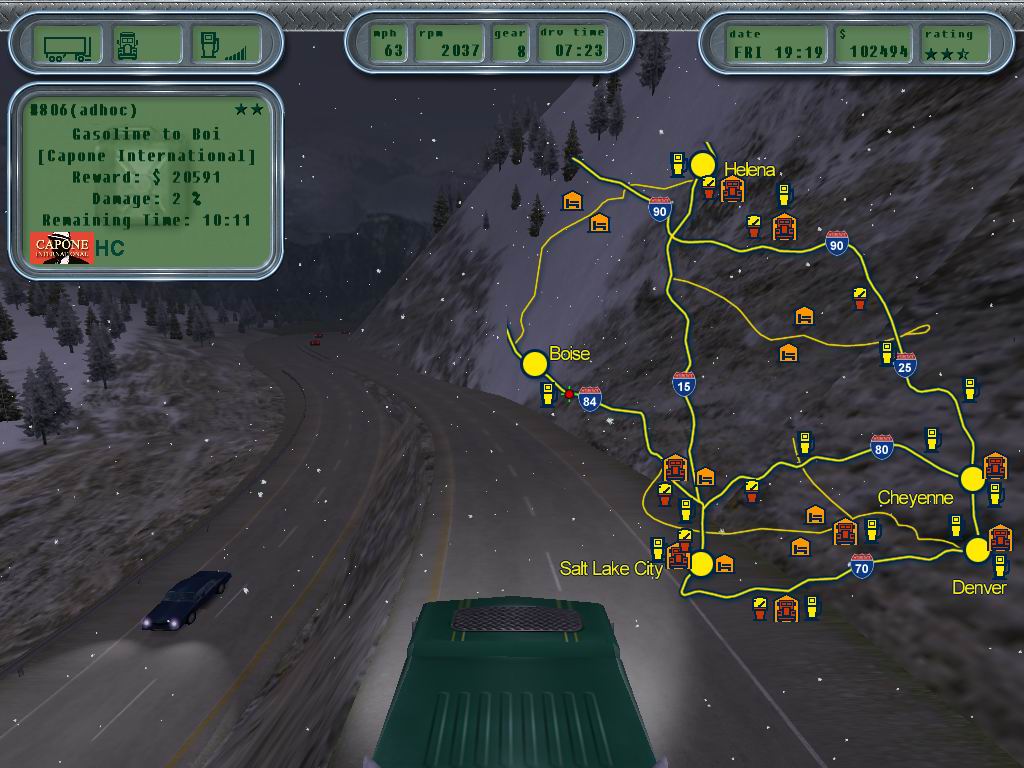
Task: Click the Interstate 25 shield on the map
Action: point(906,365)
